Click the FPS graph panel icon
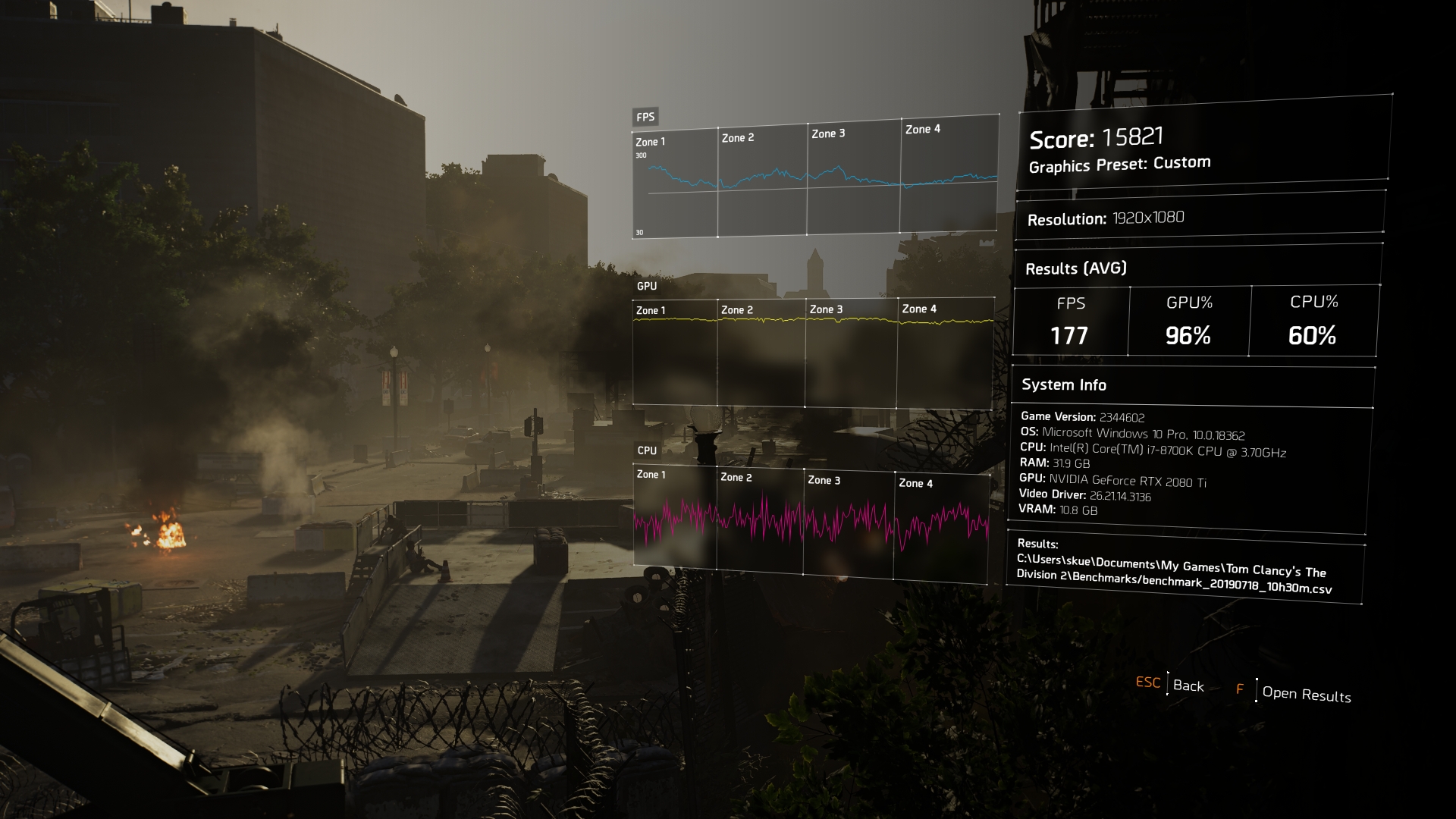Viewport: 1456px width, 819px height. [x=645, y=117]
